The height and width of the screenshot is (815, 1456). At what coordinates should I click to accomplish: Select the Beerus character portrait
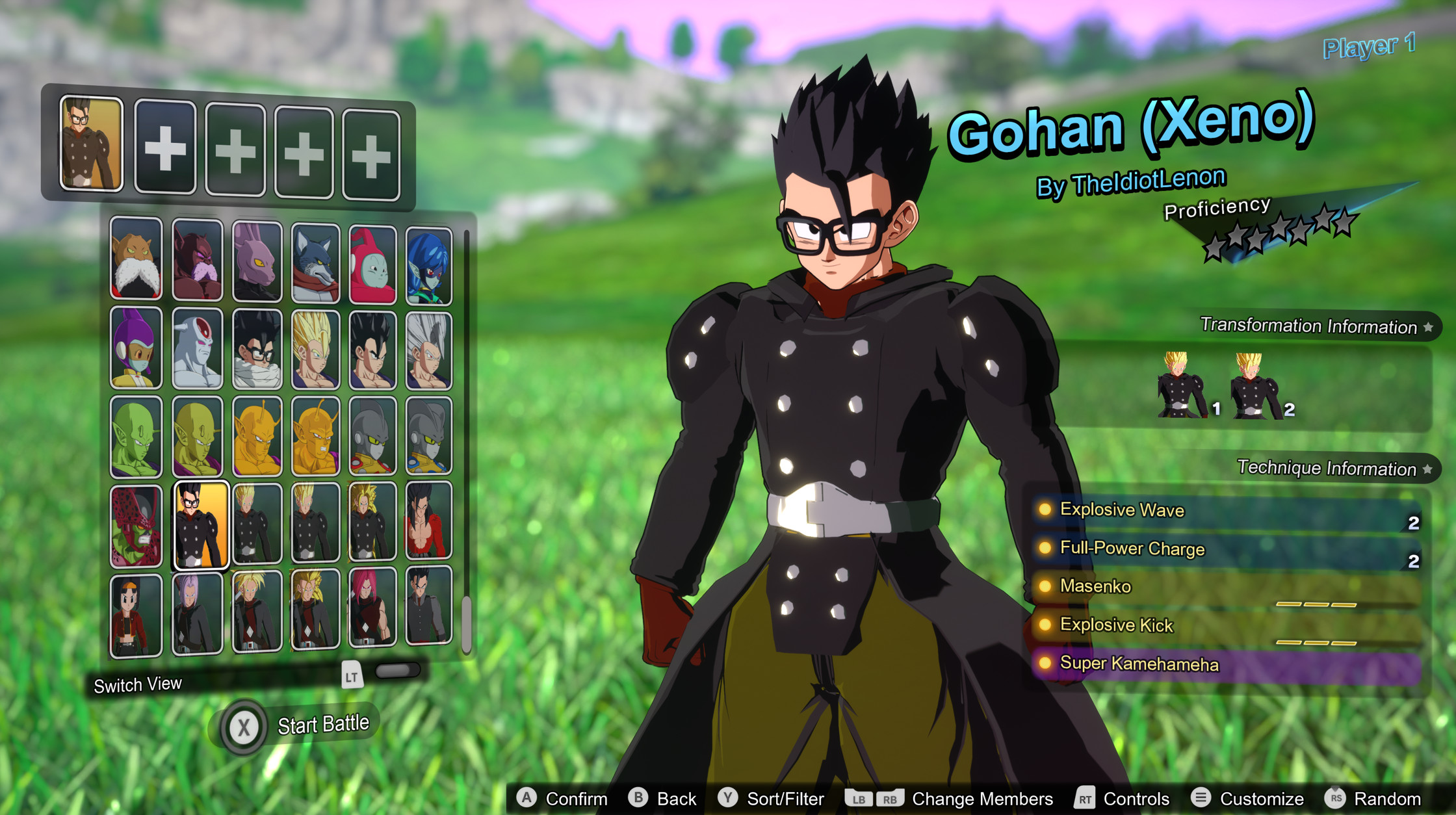pos(258,263)
